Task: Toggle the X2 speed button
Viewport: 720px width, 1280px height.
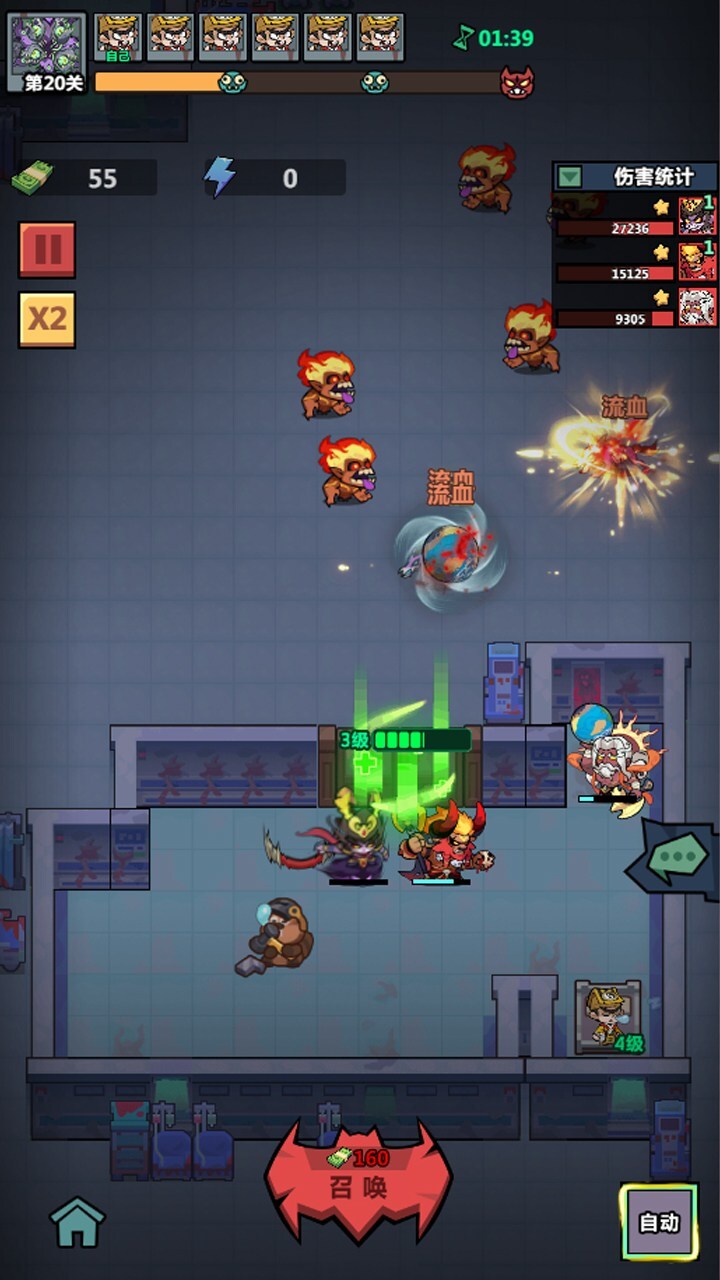Action: point(47,319)
